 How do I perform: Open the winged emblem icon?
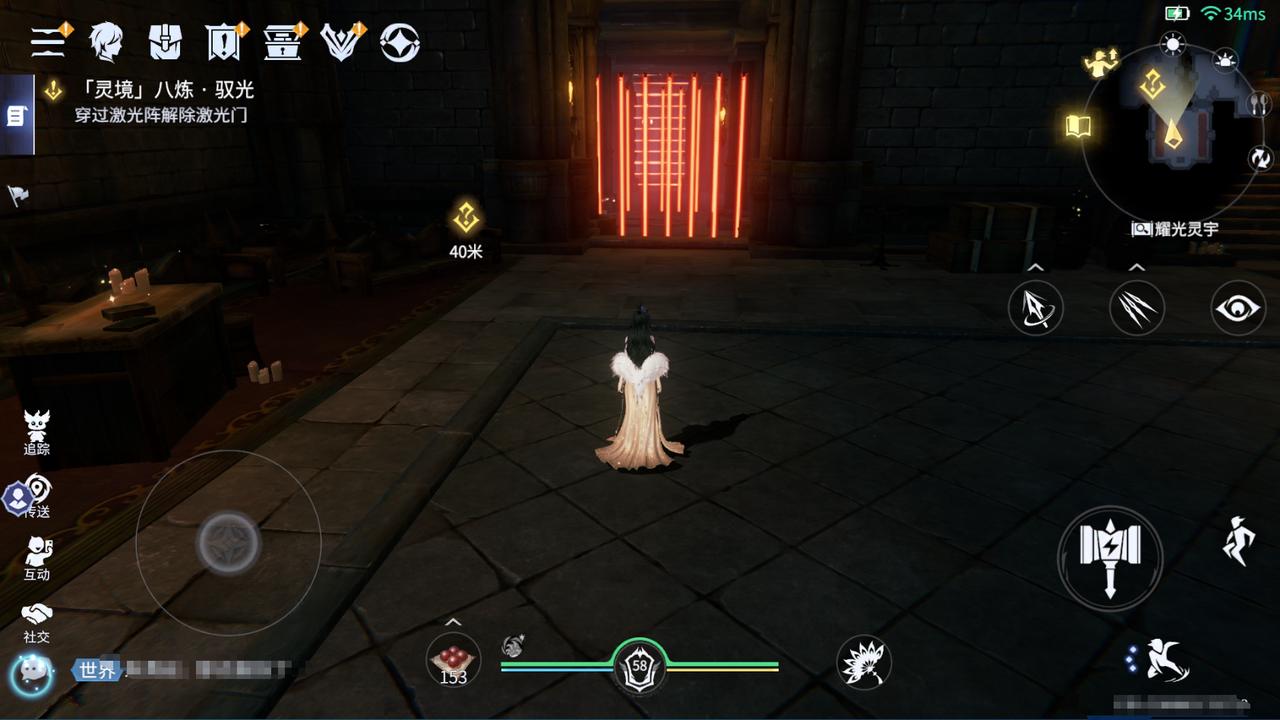click(341, 42)
